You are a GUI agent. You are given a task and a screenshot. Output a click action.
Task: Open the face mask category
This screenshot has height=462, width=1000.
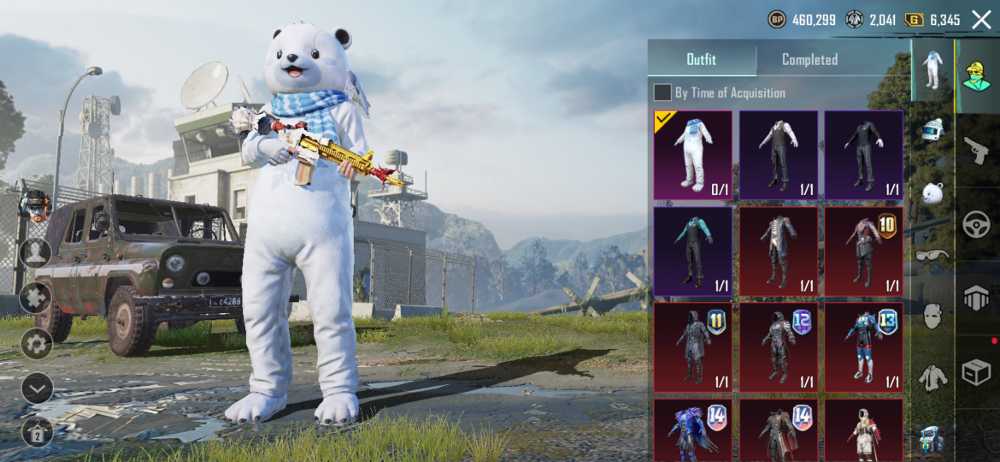(x=932, y=317)
